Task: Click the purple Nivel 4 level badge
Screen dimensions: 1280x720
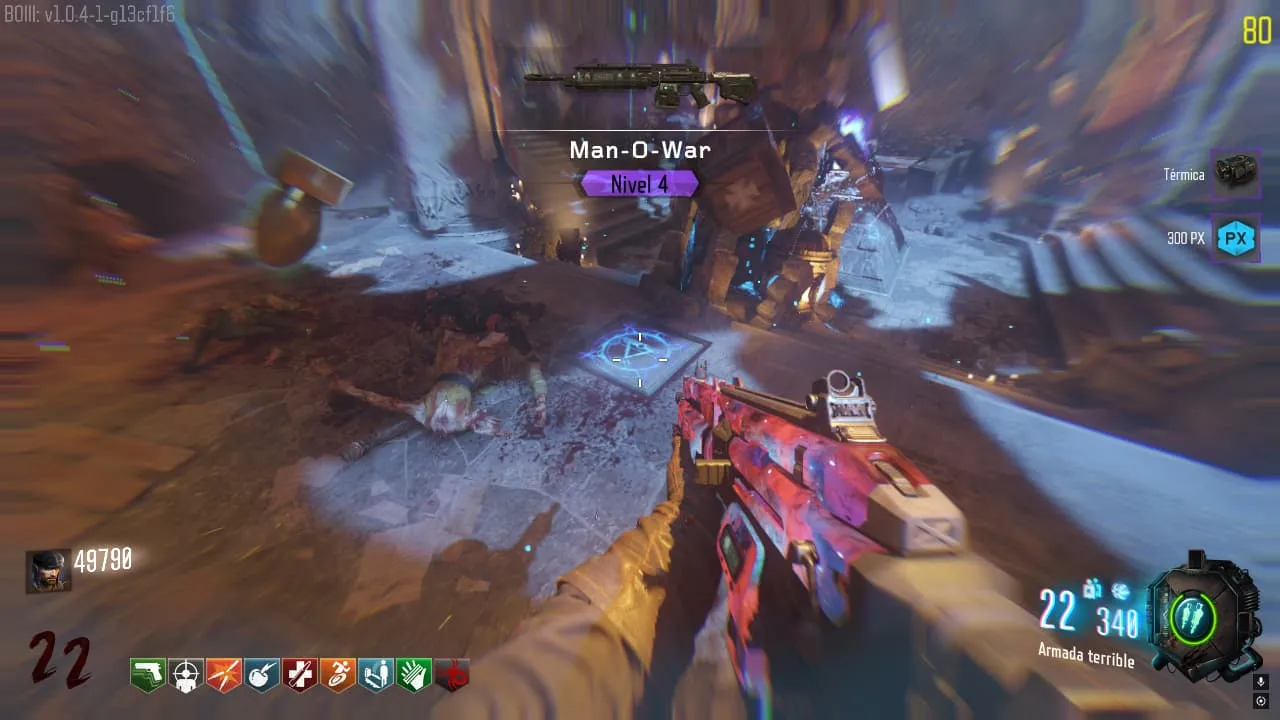Action: coord(639,184)
